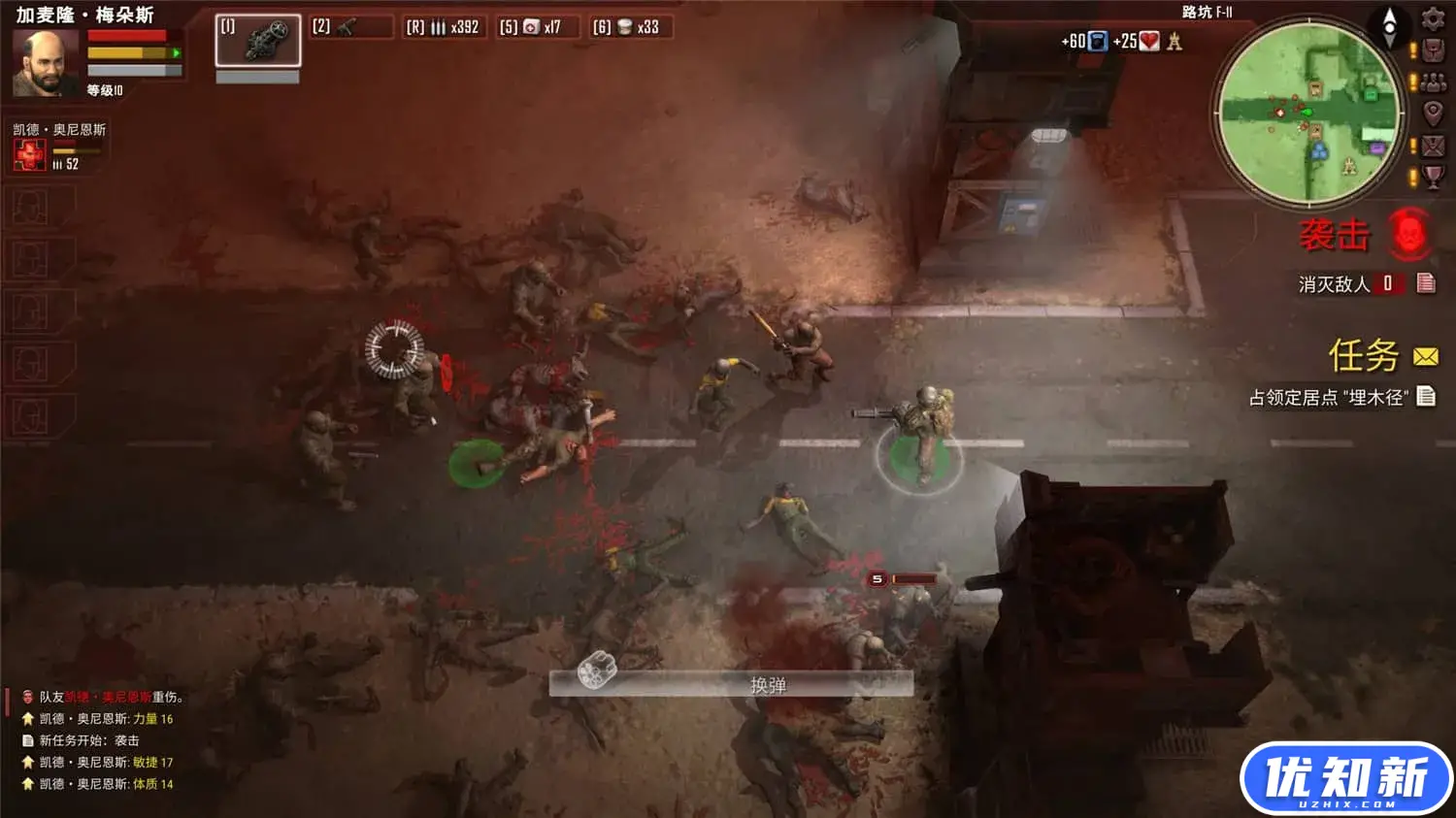The height and width of the screenshot is (818, 1456).
Task: Use the canned food item slot
Action: point(633,27)
